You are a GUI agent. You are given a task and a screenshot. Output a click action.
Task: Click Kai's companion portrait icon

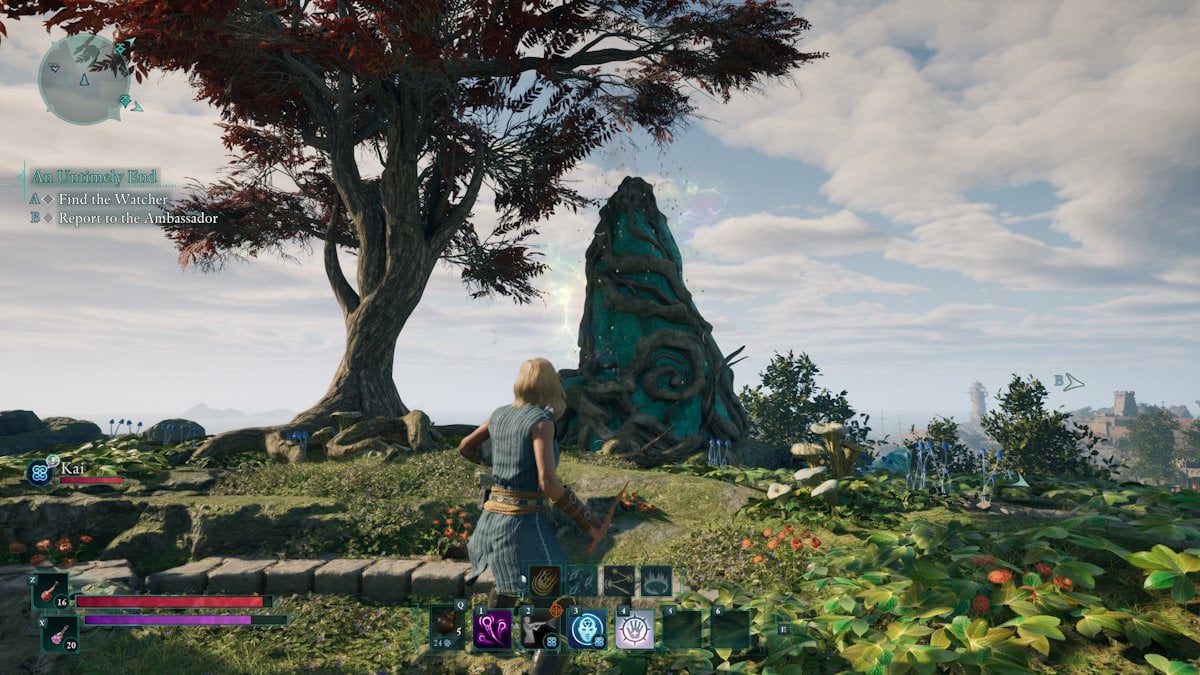point(40,472)
